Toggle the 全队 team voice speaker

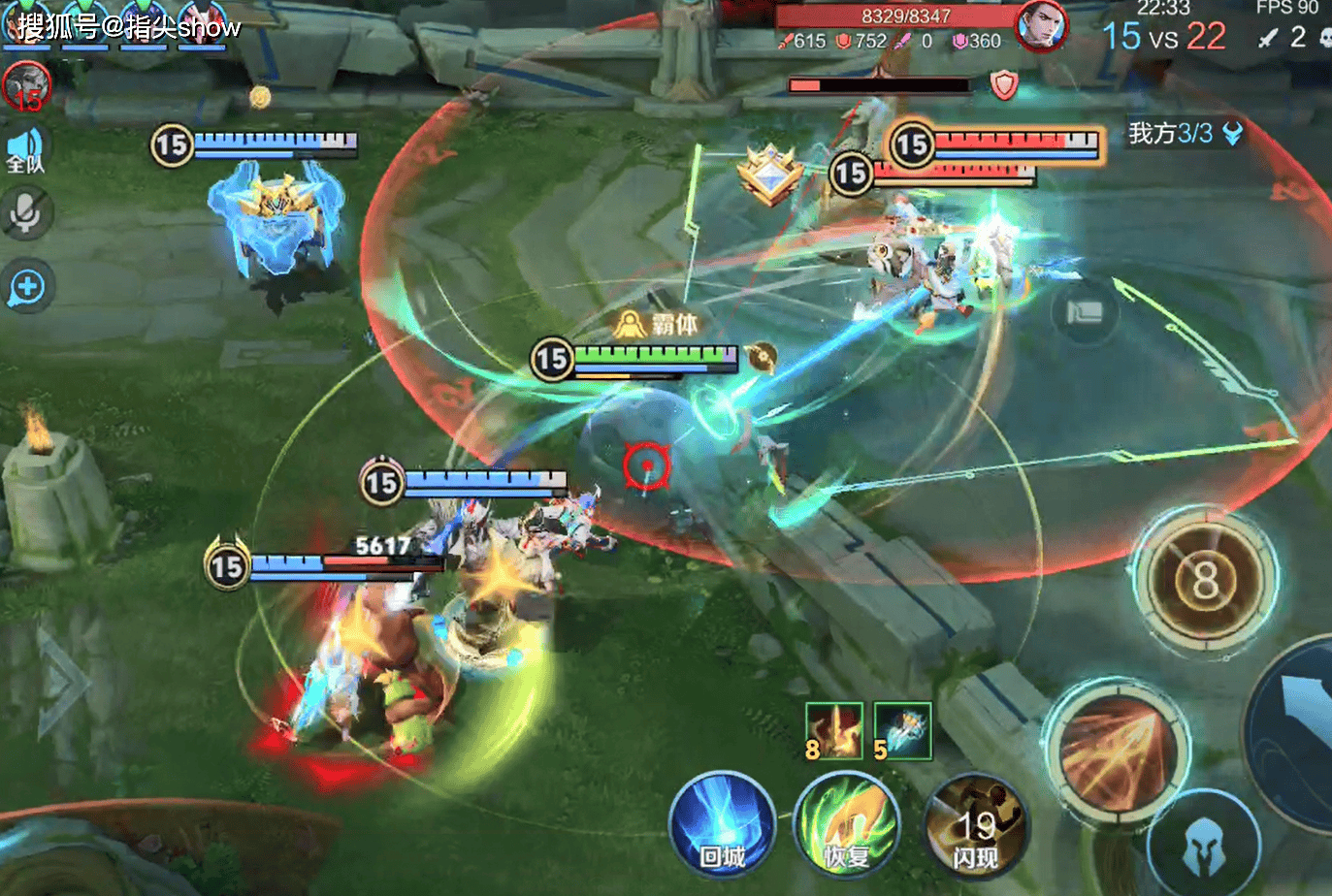tap(26, 150)
